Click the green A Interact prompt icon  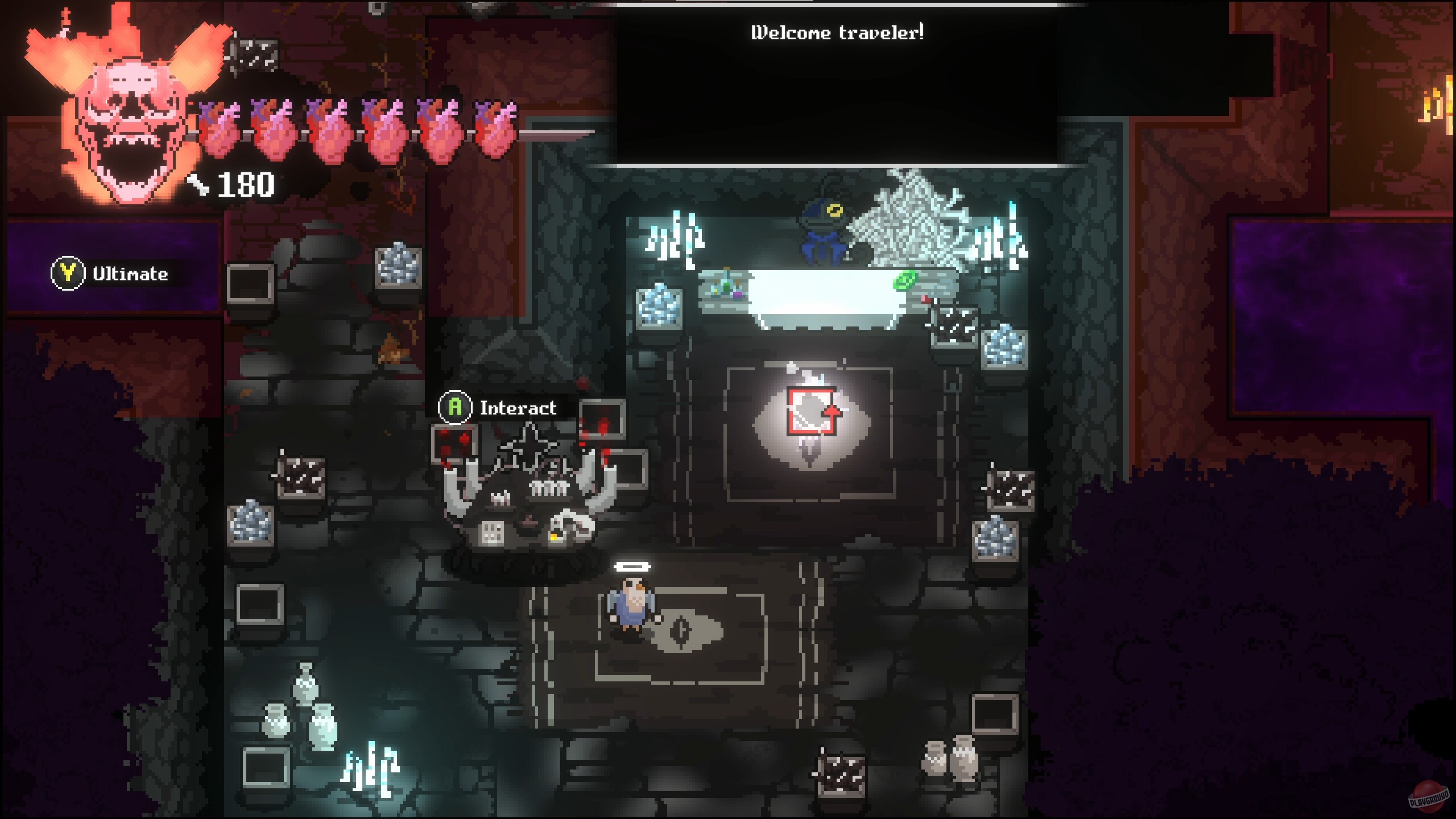click(454, 408)
